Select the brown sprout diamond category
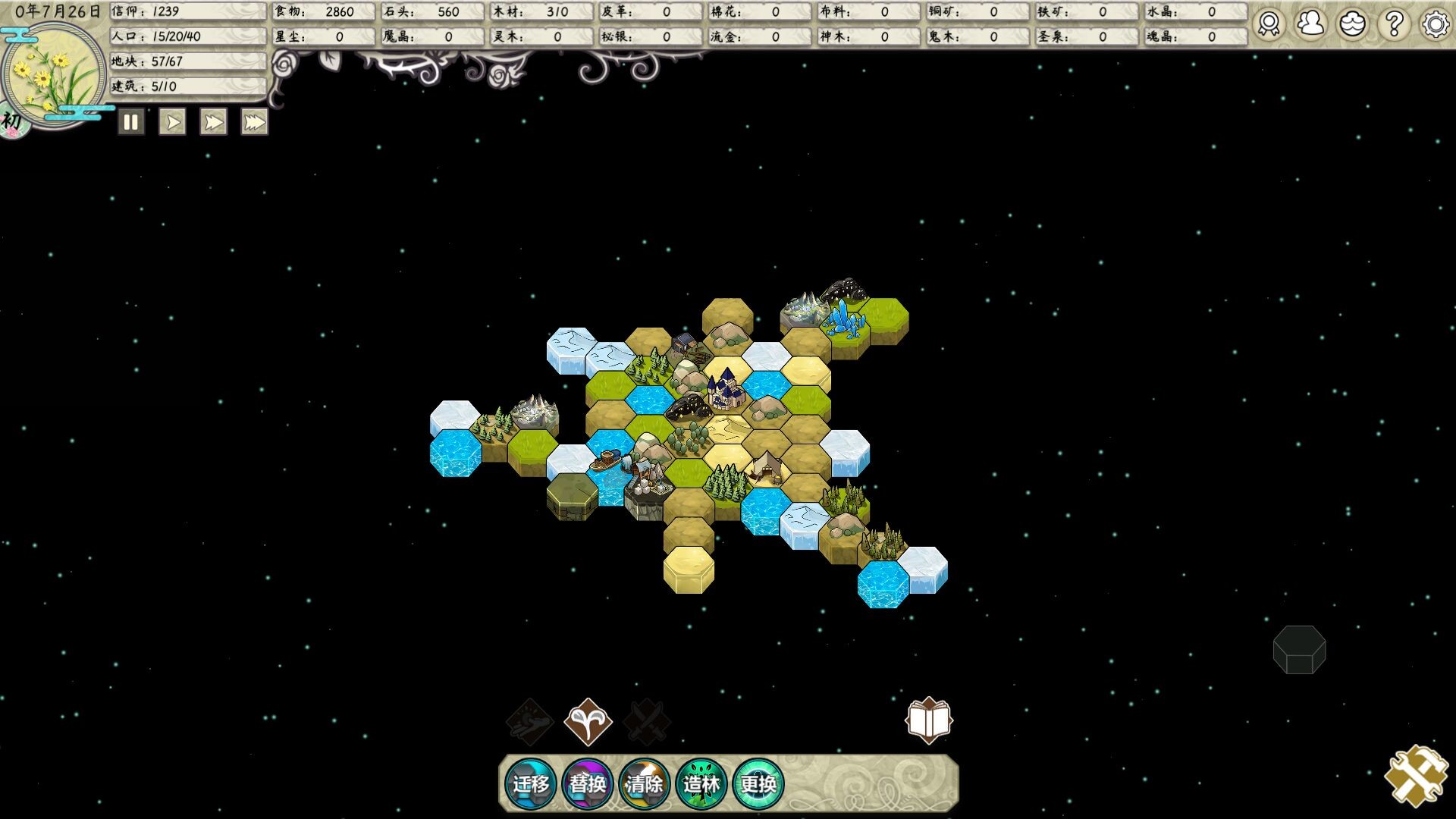Viewport: 1456px width, 819px height. (x=588, y=721)
